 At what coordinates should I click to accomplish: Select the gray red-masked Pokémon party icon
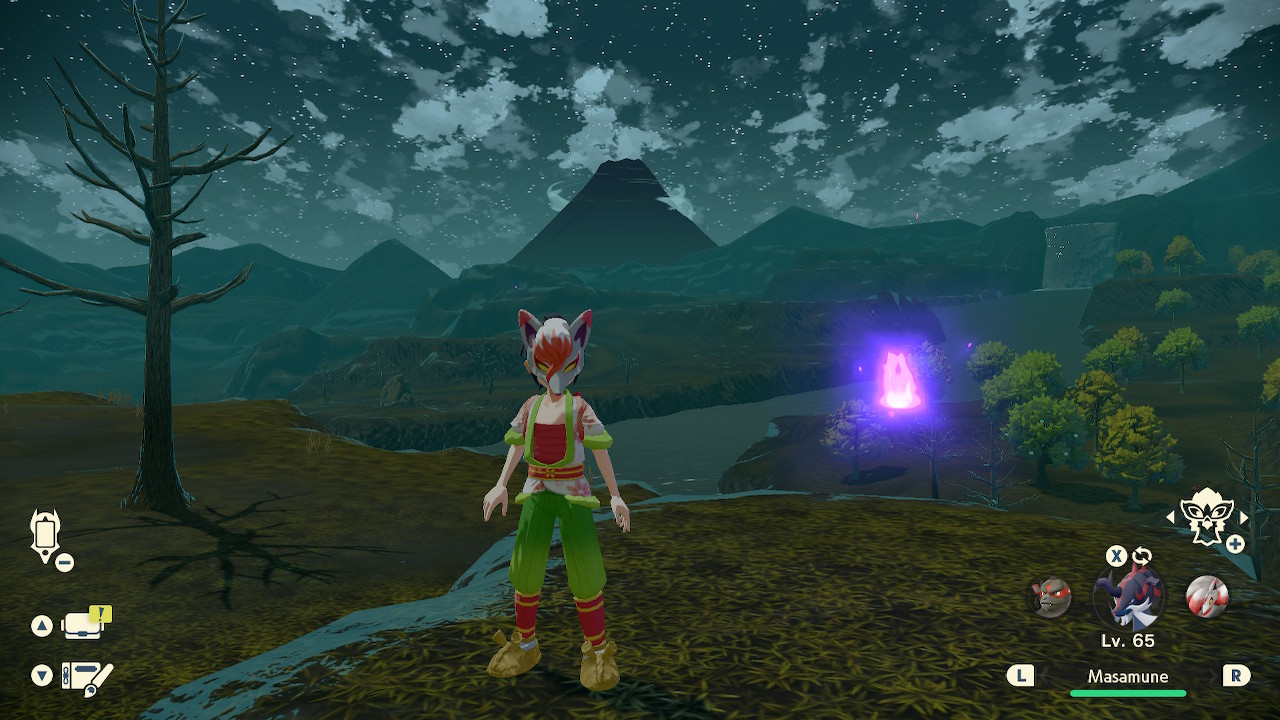[x=1051, y=597]
